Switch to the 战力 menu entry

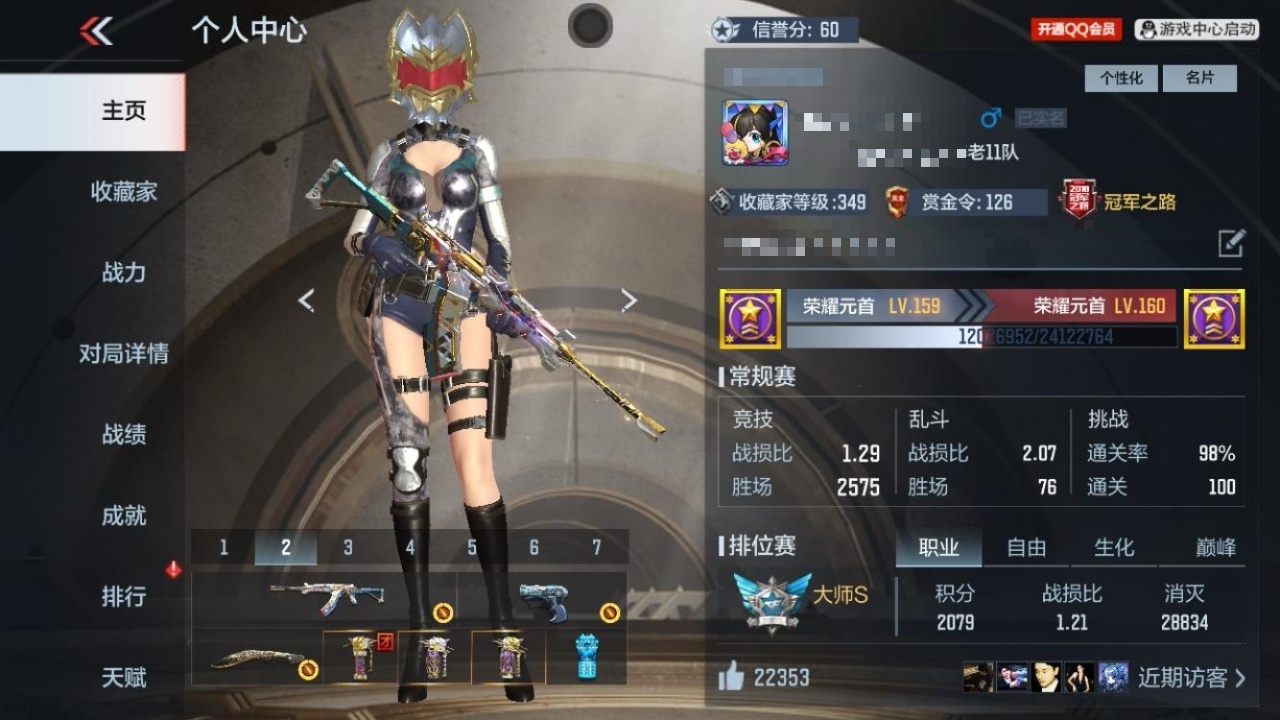(x=124, y=272)
